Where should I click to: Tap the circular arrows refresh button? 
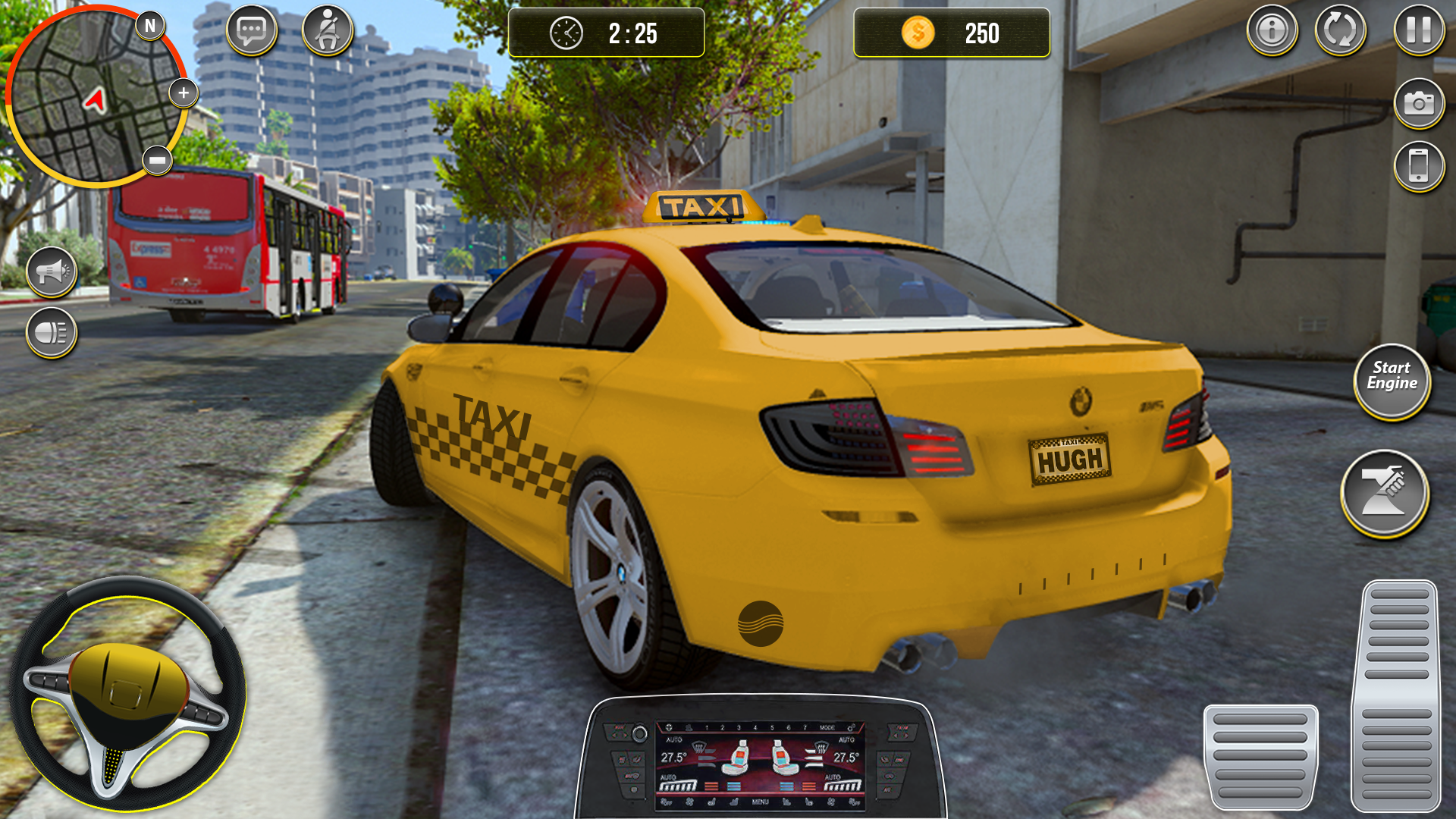(1340, 31)
